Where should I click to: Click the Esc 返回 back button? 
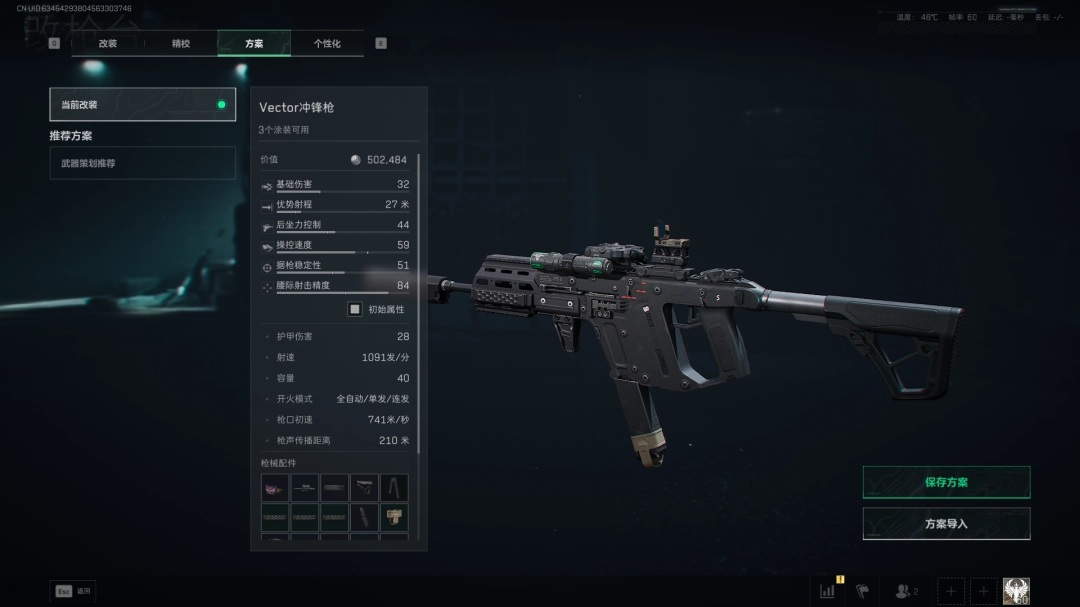click(73, 591)
